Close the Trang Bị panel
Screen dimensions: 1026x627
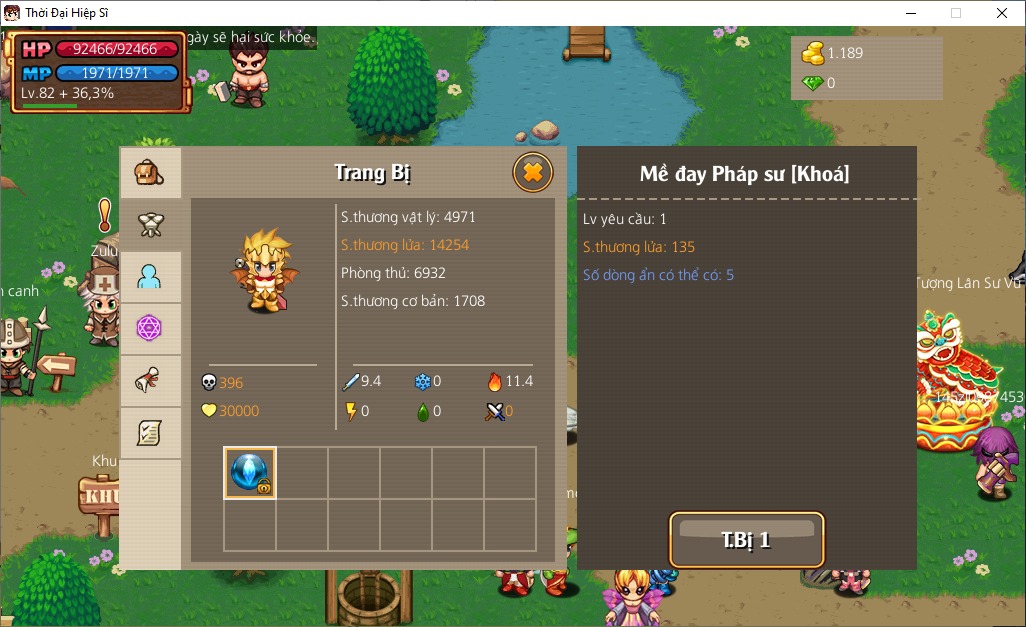pos(533,173)
